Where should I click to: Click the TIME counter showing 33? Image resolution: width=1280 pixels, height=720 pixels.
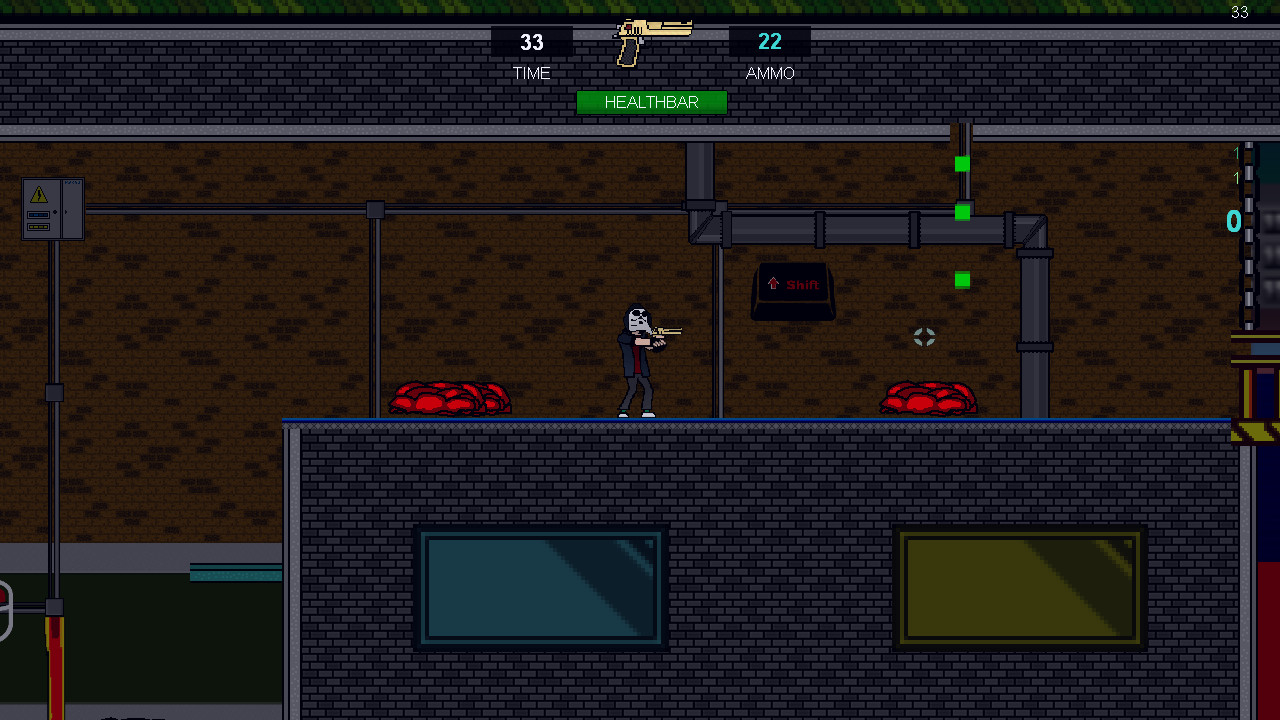531,43
